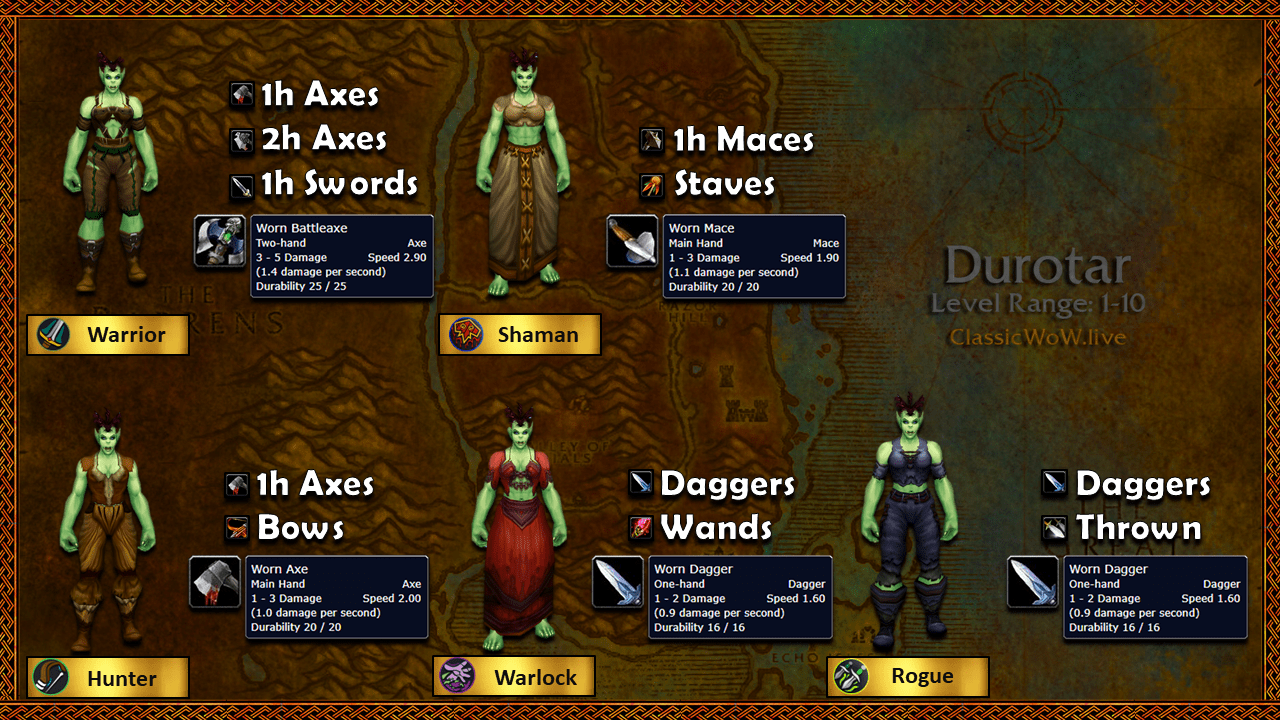Click the Worn Battleaxe item icon
The image size is (1280, 720).
220,242
